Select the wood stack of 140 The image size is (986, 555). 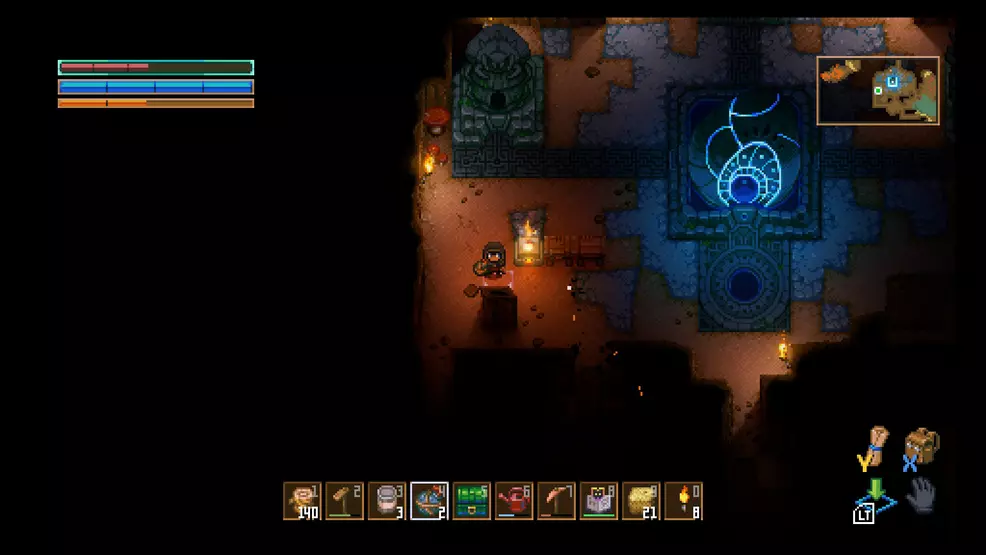point(301,501)
